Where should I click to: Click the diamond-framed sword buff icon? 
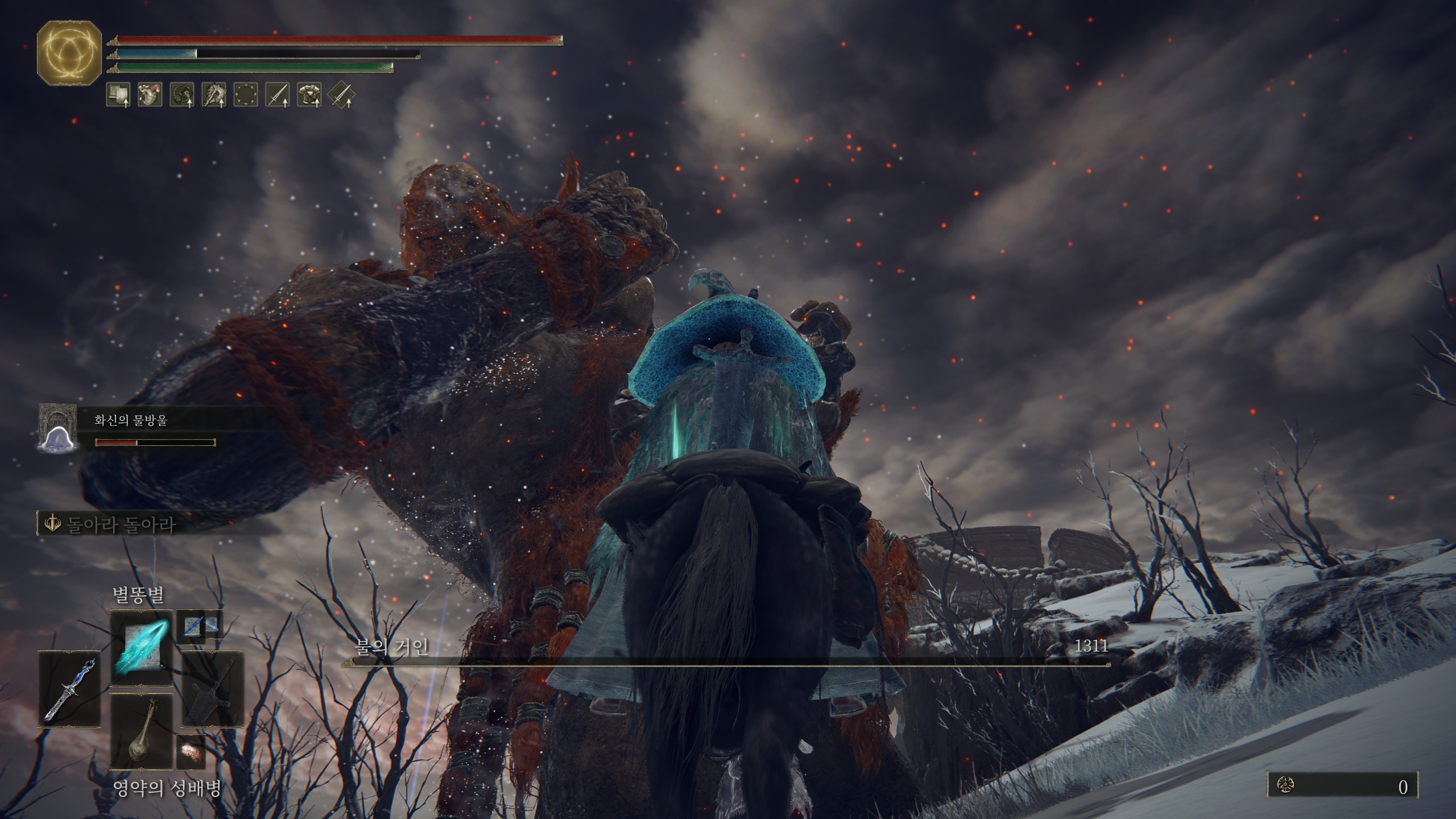coord(341,94)
